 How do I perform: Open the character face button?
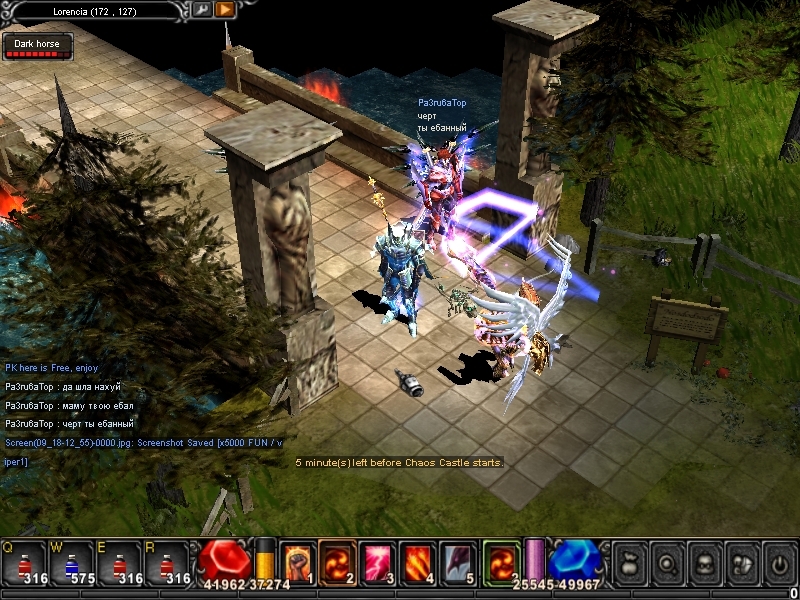pos(703,562)
